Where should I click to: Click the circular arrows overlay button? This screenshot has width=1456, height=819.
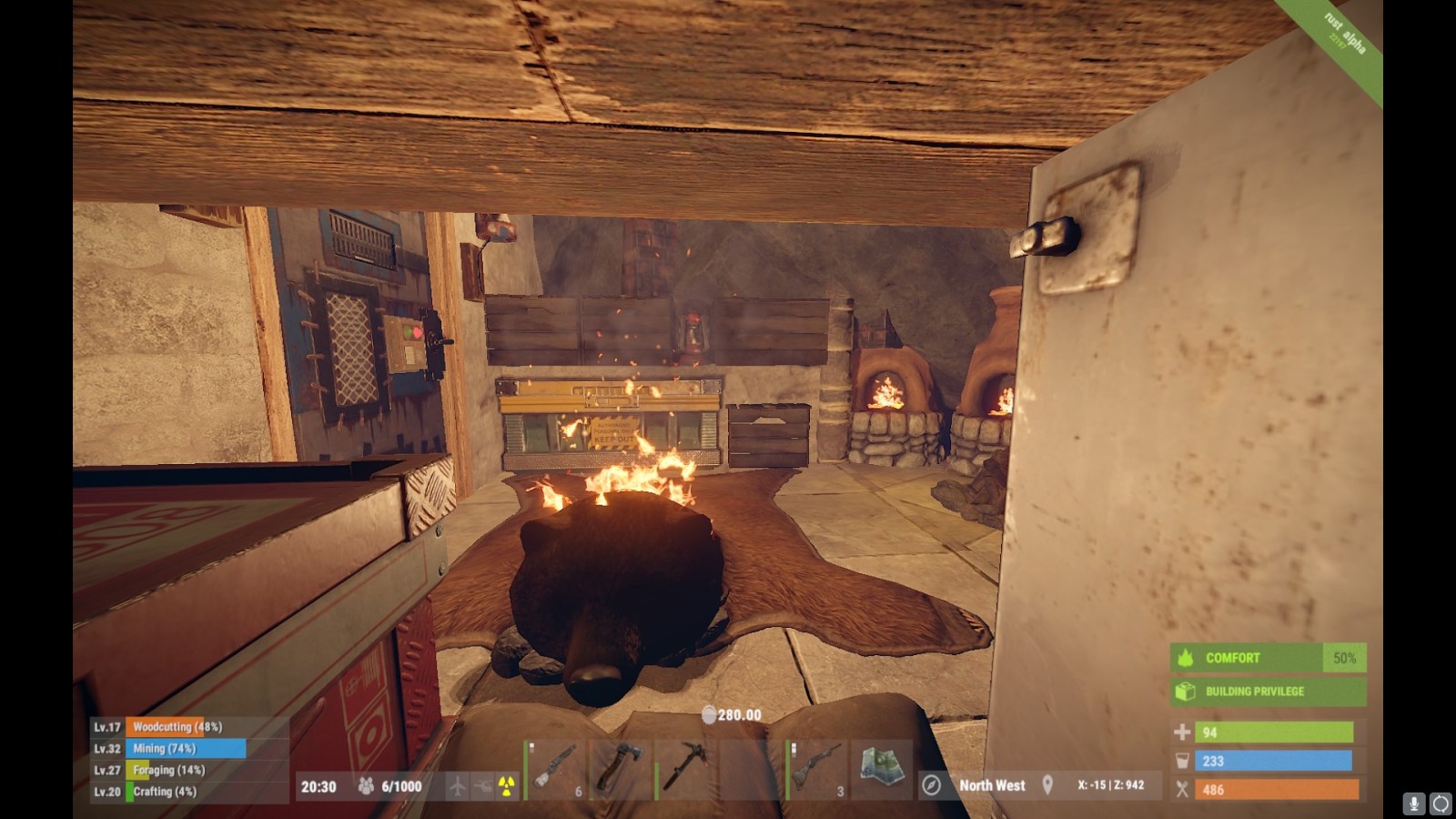pos(1441,804)
